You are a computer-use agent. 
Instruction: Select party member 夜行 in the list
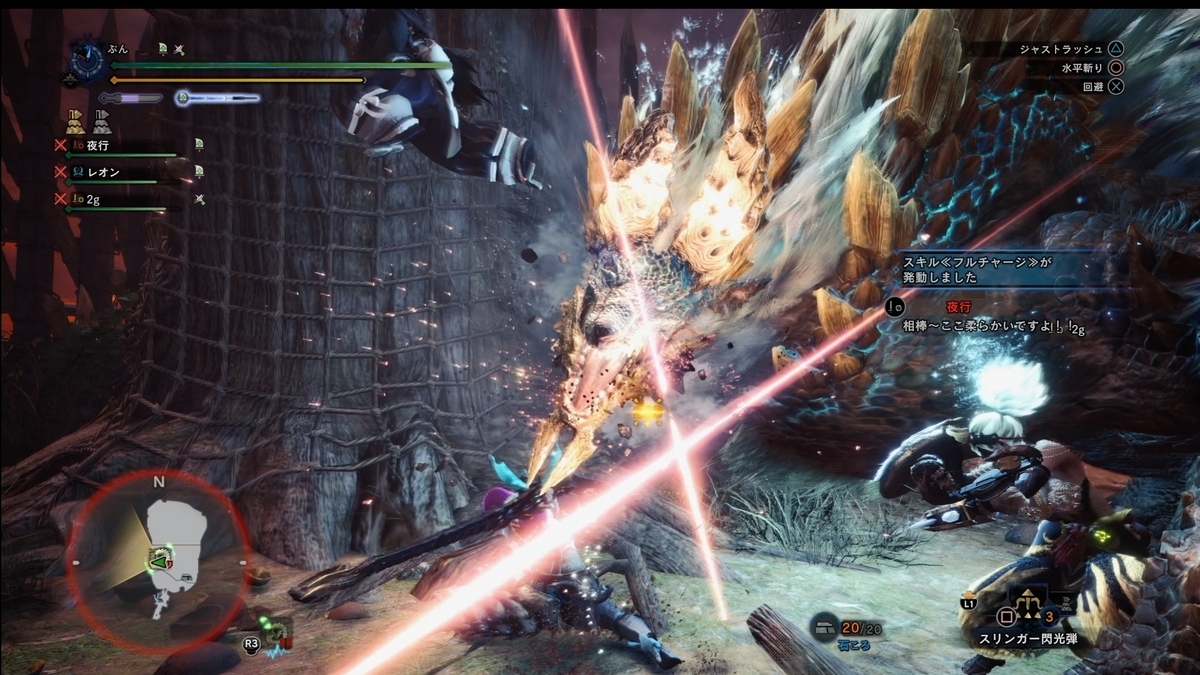[x=97, y=145]
